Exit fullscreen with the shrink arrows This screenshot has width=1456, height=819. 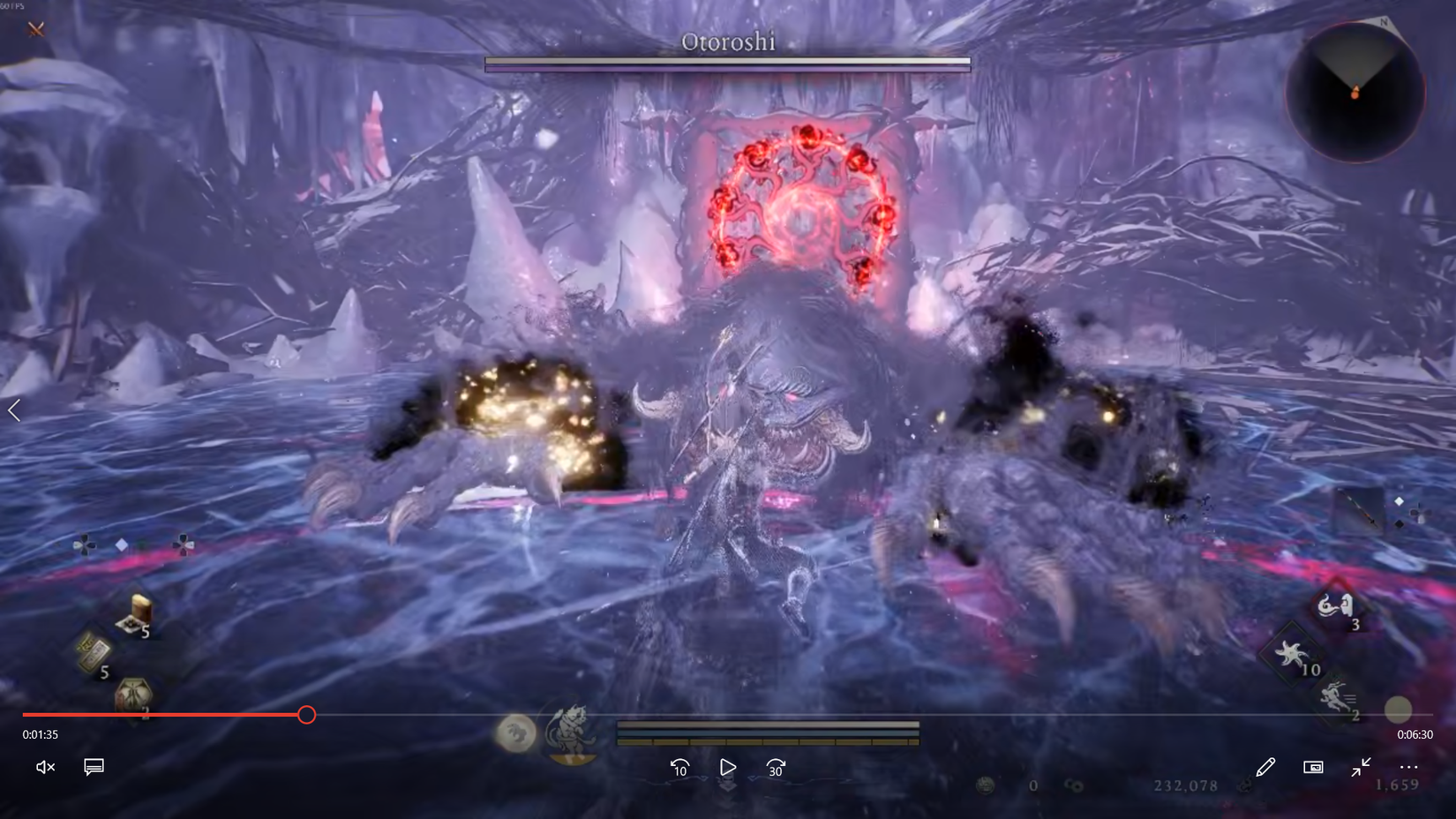pos(1361,768)
